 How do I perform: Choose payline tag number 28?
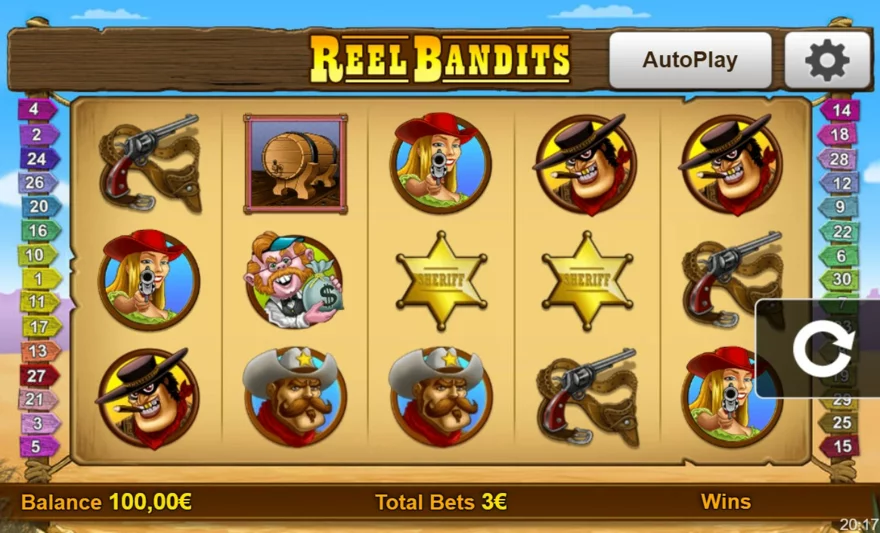[x=841, y=159]
